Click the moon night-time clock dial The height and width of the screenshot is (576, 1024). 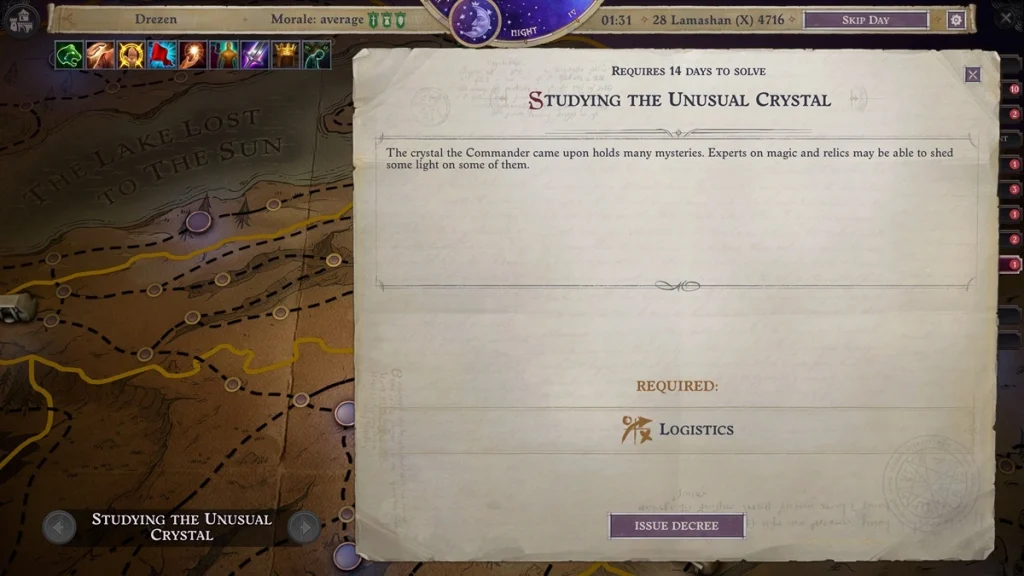[x=475, y=22]
